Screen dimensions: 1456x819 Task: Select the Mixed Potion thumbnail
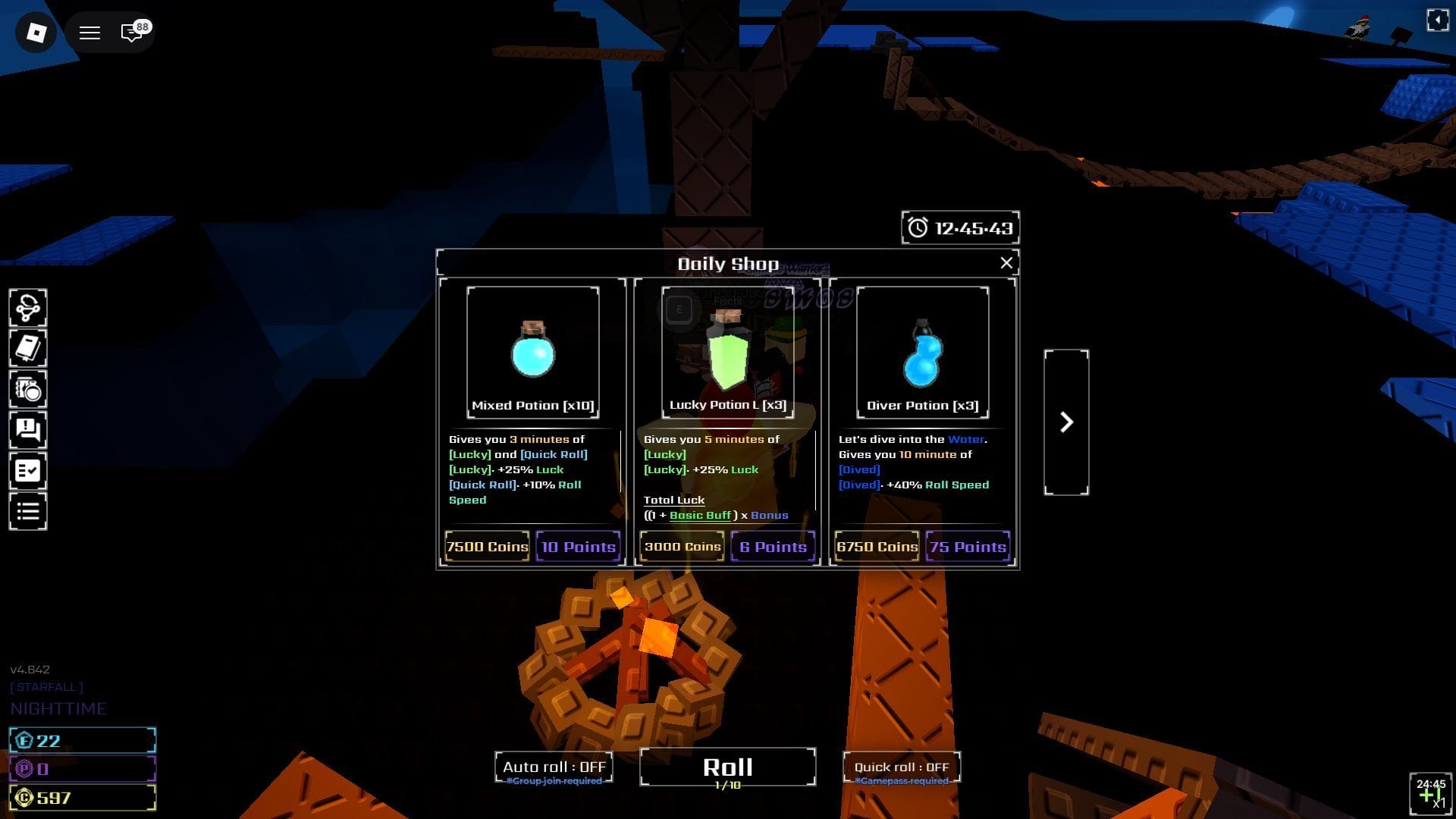(532, 352)
